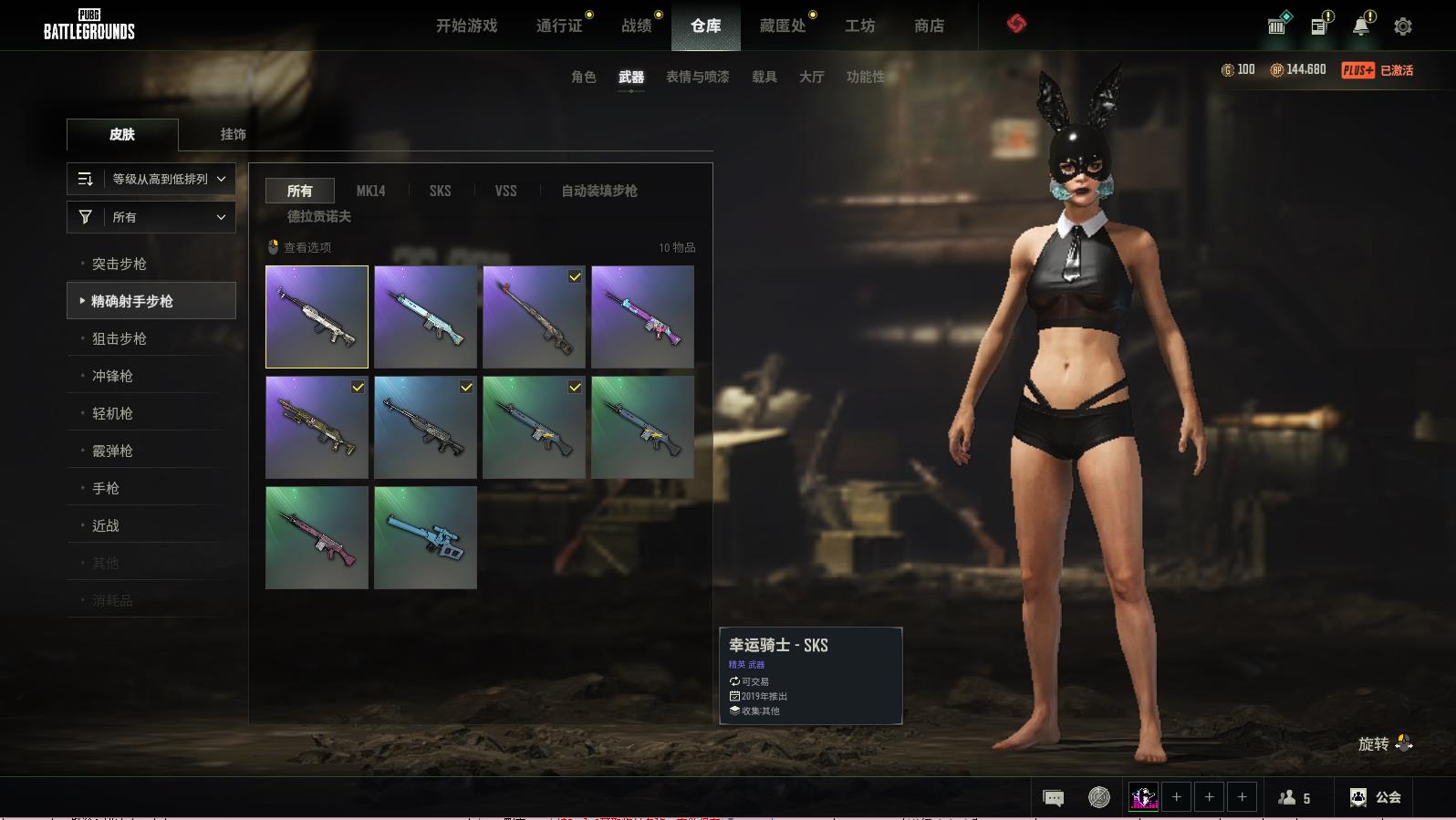
Task: Open the 商店 store
Action: coord(929,26)
